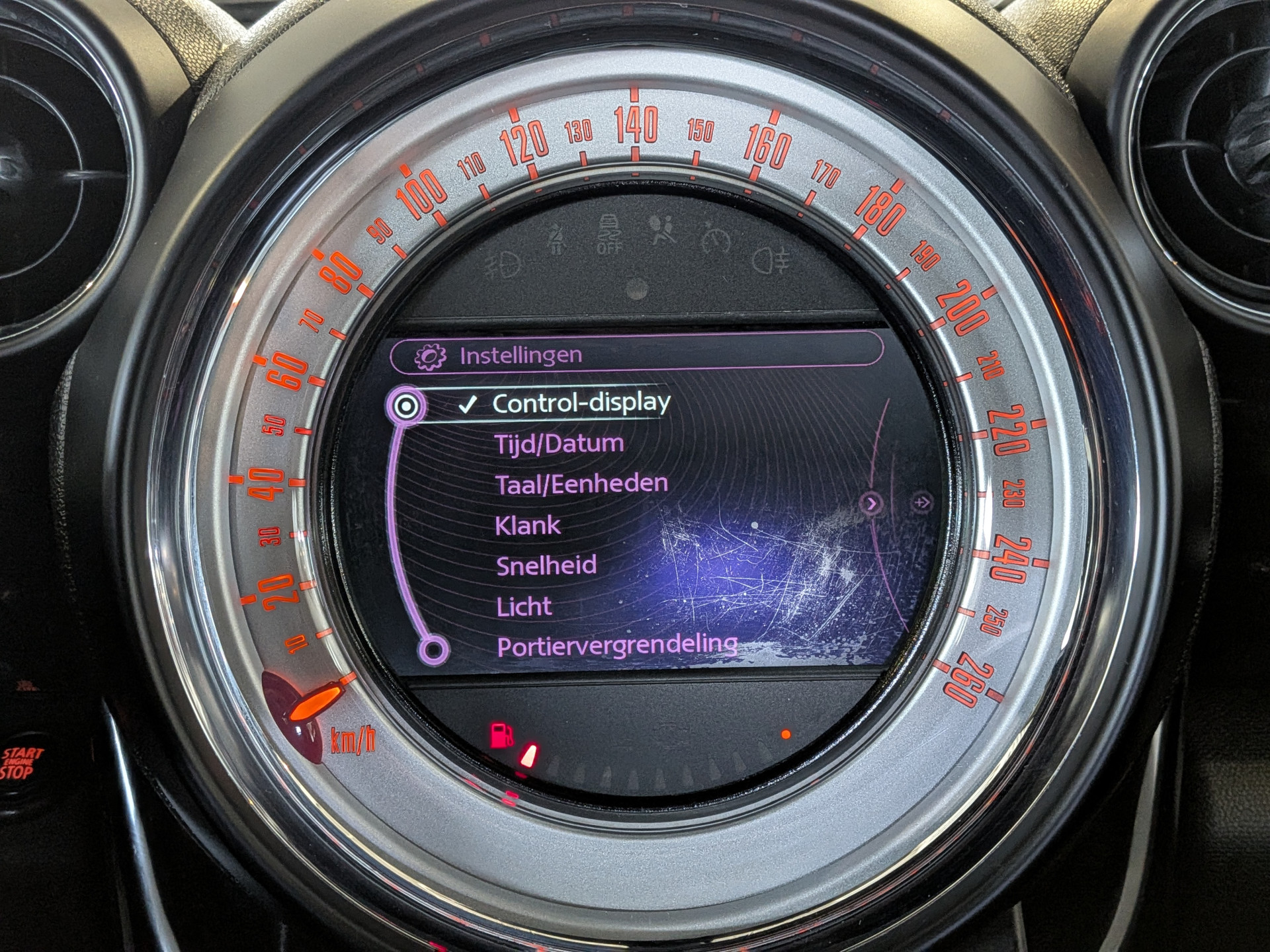Image resolution: width=1270 pixels, height=952 pixels.
Task: Choose the Portiervergrendeling option
Action: pos(616,646)
